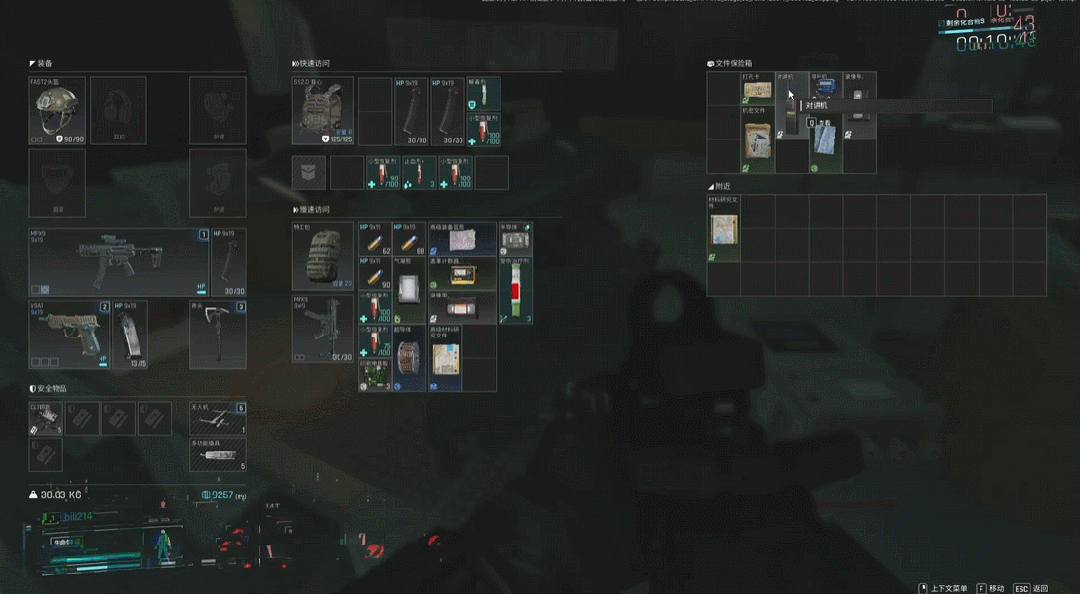Select the 高级装备图纸 blueprint in the backpack

(x=462, y=238)
